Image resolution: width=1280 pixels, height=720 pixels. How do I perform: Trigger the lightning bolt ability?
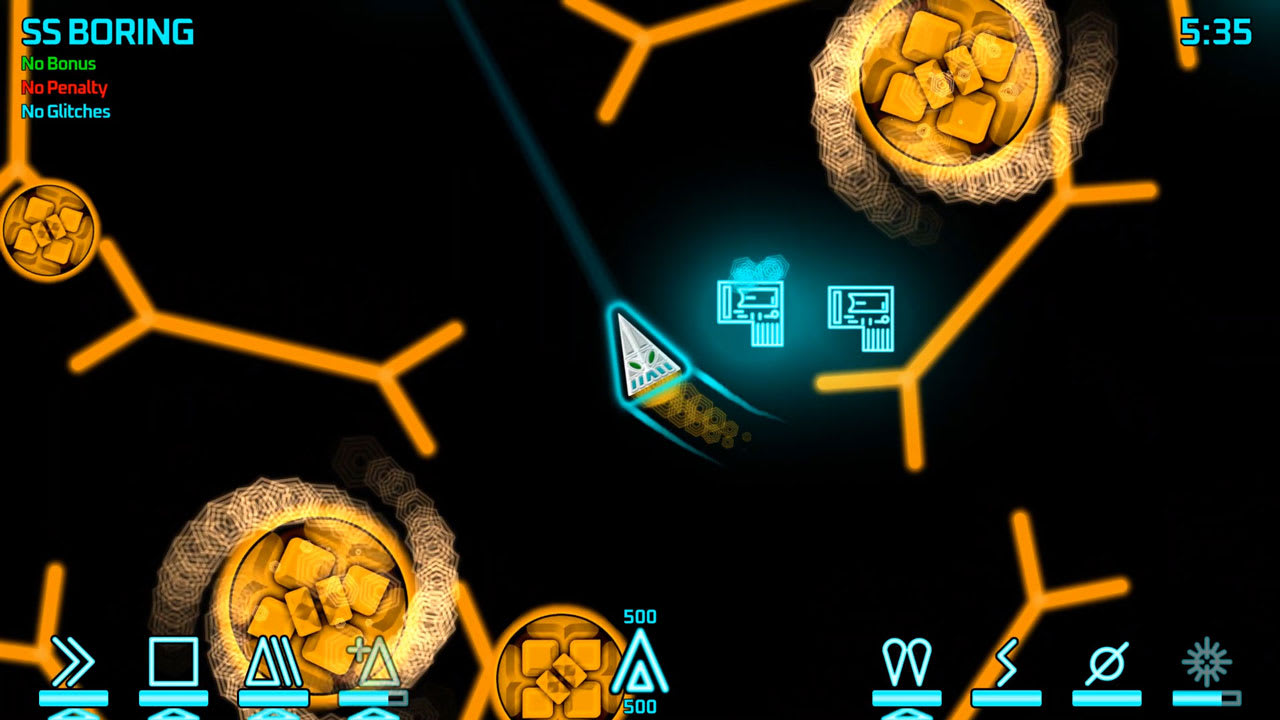[x=1005, y=662]
